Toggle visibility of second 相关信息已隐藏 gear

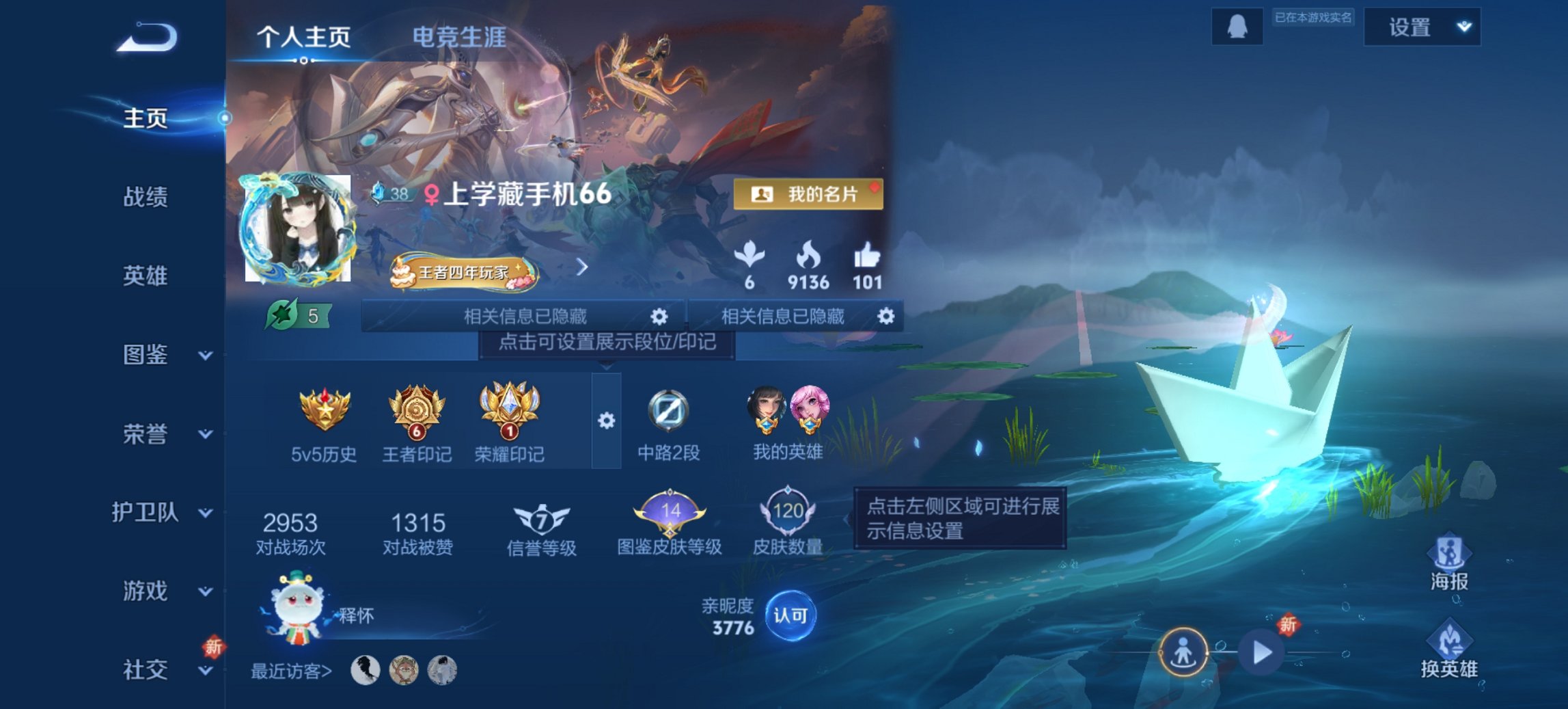pos(885,316)
